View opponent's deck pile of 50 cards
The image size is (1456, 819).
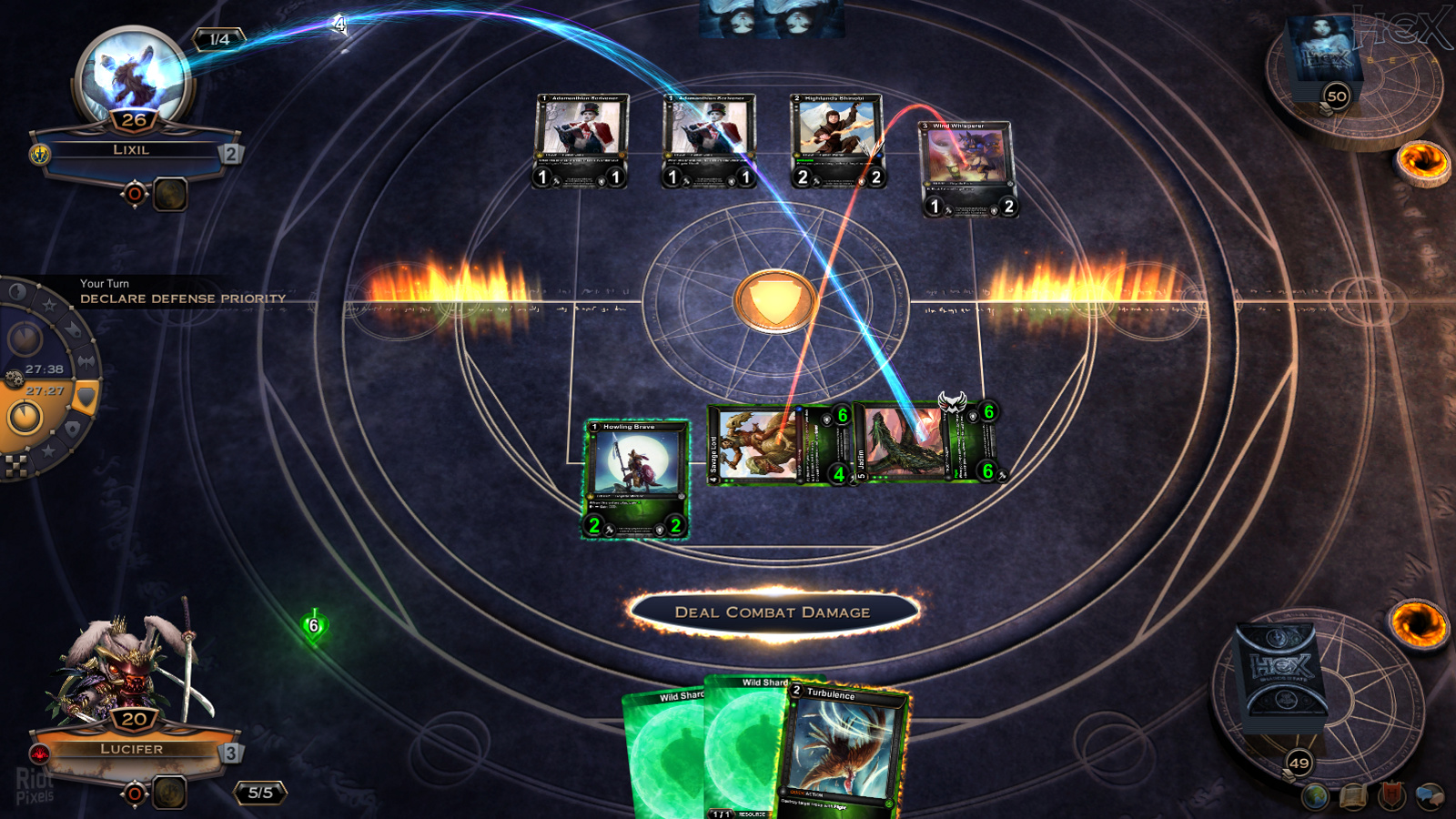coord(1324,59)
